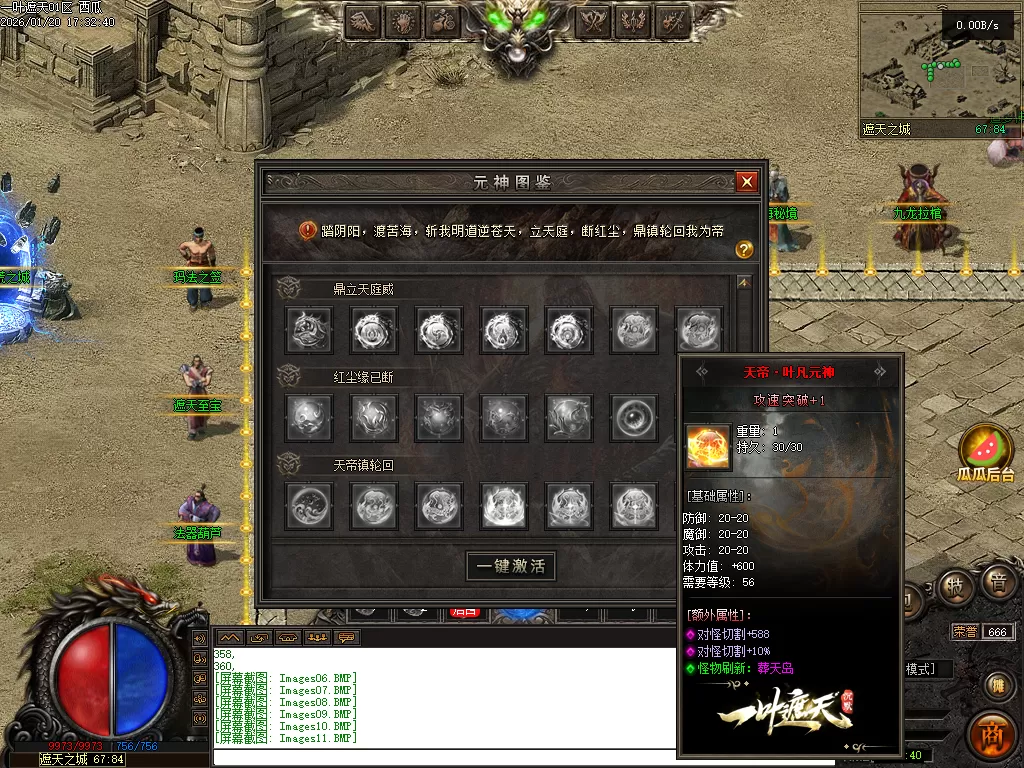Open the horse rider top bar icon
Image resolution: width=1024 pixels, height=768 pixels.
point(443,20)
